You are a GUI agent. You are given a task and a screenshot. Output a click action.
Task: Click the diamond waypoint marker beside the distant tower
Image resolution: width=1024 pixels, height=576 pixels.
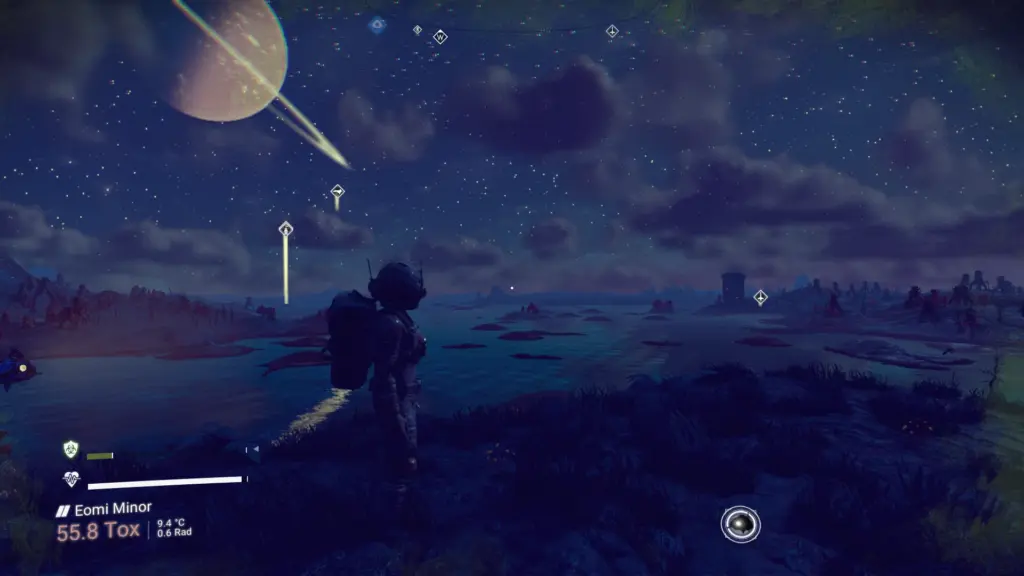click(760, 297)
